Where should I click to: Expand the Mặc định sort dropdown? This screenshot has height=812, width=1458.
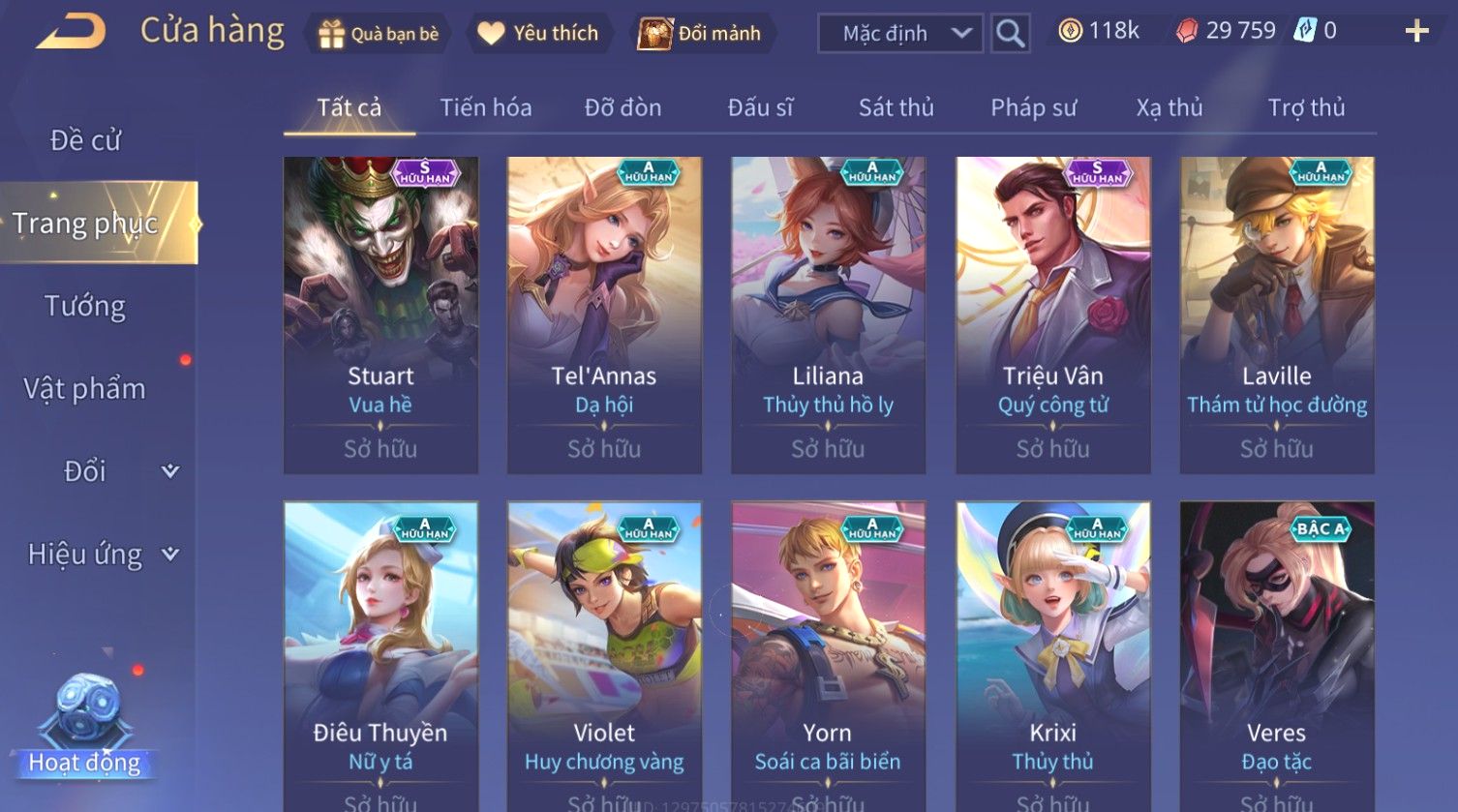[x=900, y=34]
